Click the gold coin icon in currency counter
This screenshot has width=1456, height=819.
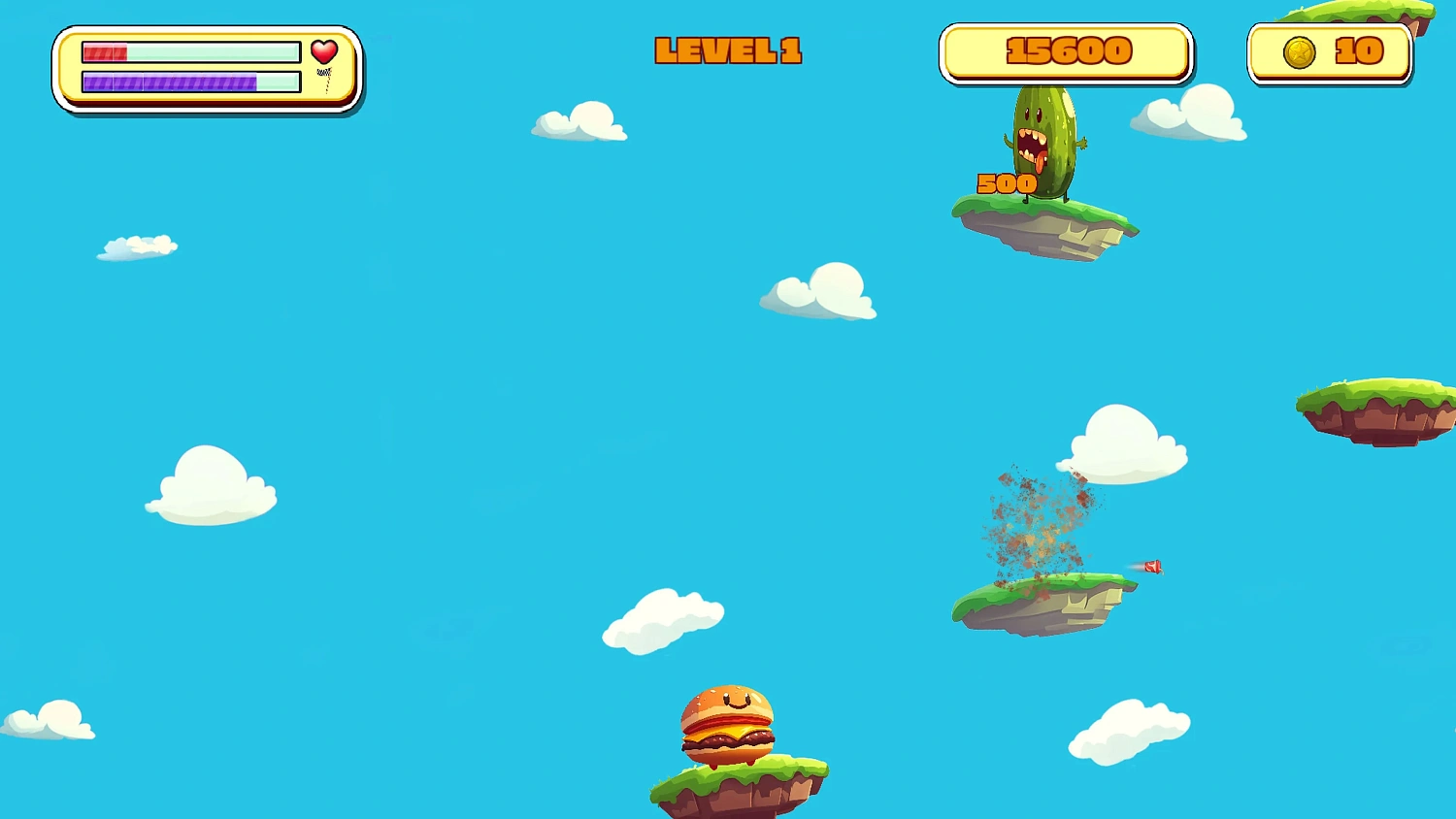pos(1301,51)
